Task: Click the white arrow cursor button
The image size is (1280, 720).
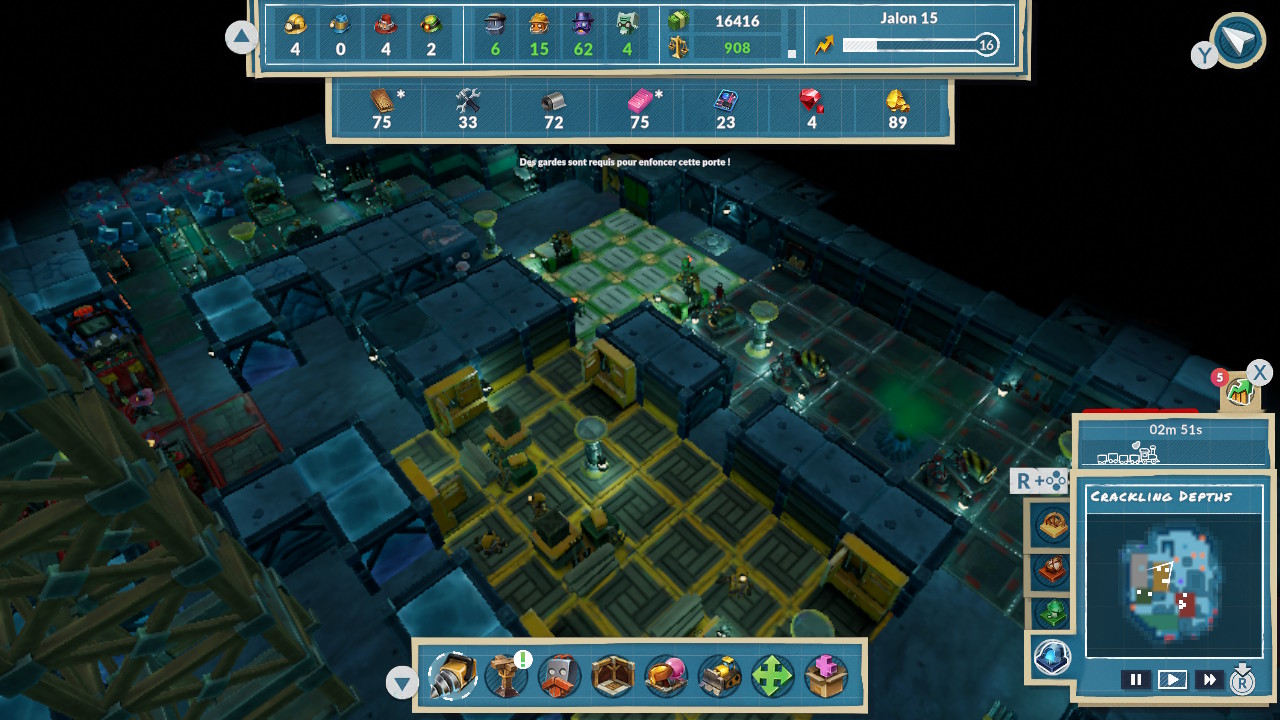Action: pyautogui.click(x=1237, y=41)
